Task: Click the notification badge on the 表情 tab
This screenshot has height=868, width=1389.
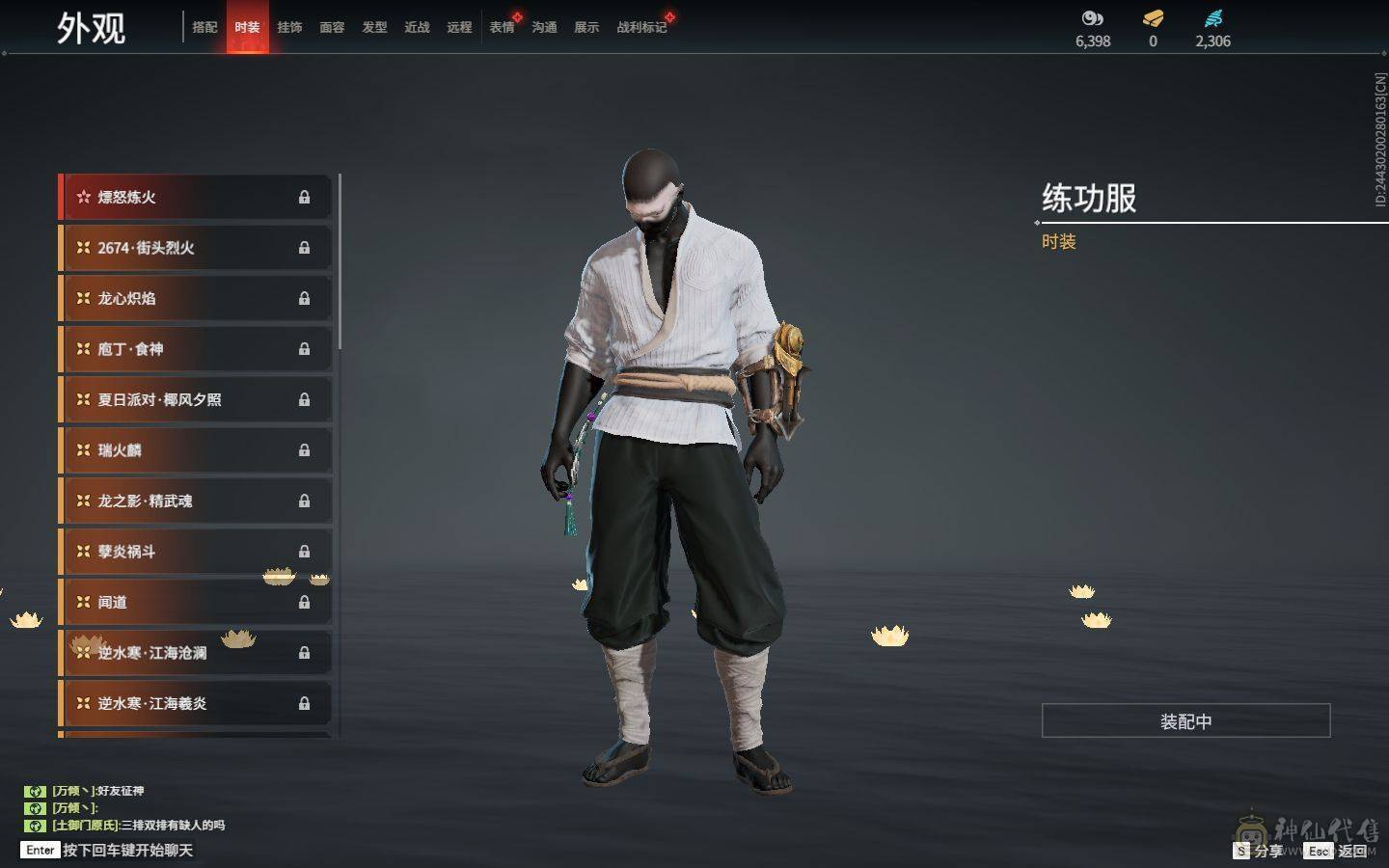Action: pyautogui.click(x=516, y=15)
